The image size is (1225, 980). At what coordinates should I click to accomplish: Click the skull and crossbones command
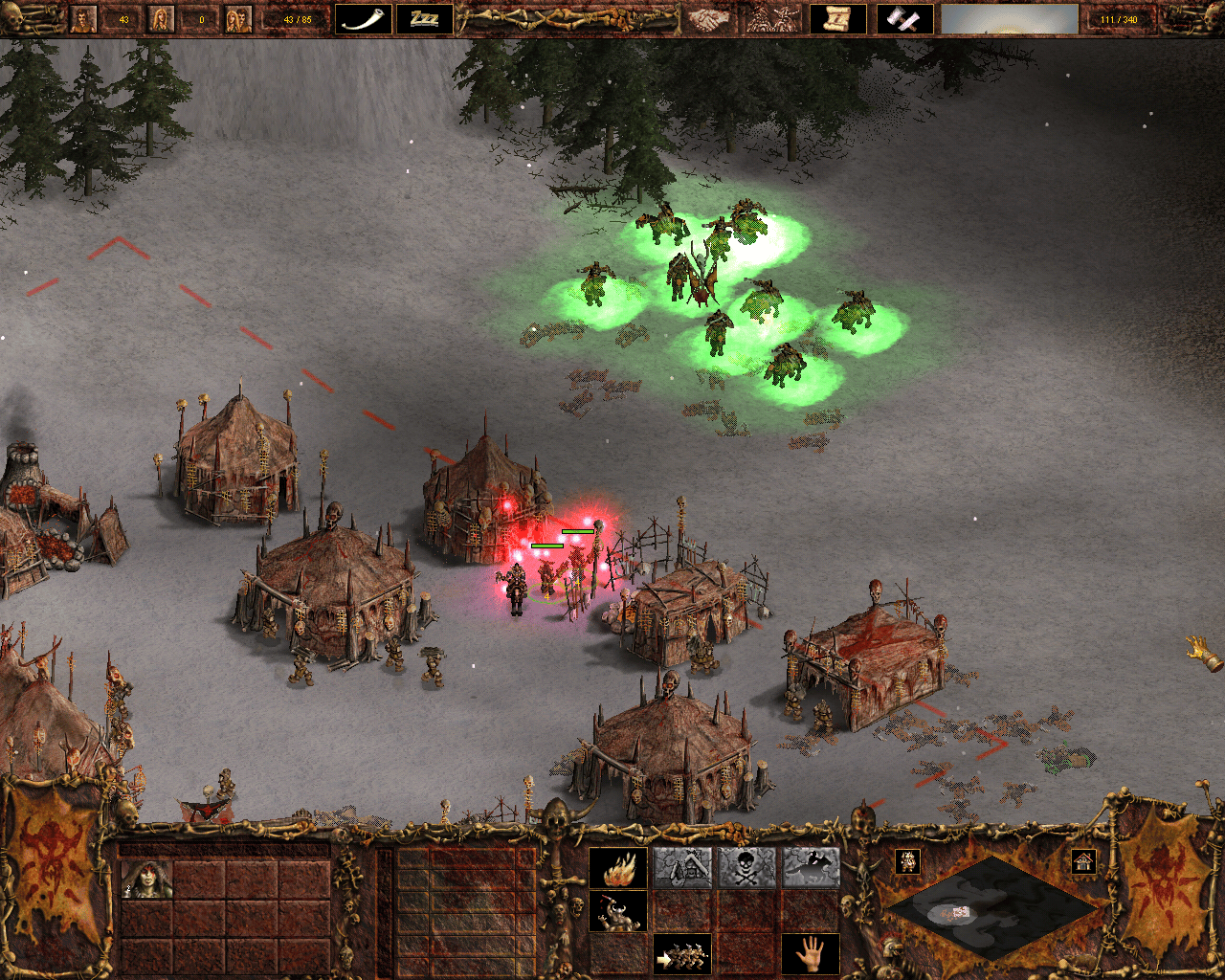point(746,869)
